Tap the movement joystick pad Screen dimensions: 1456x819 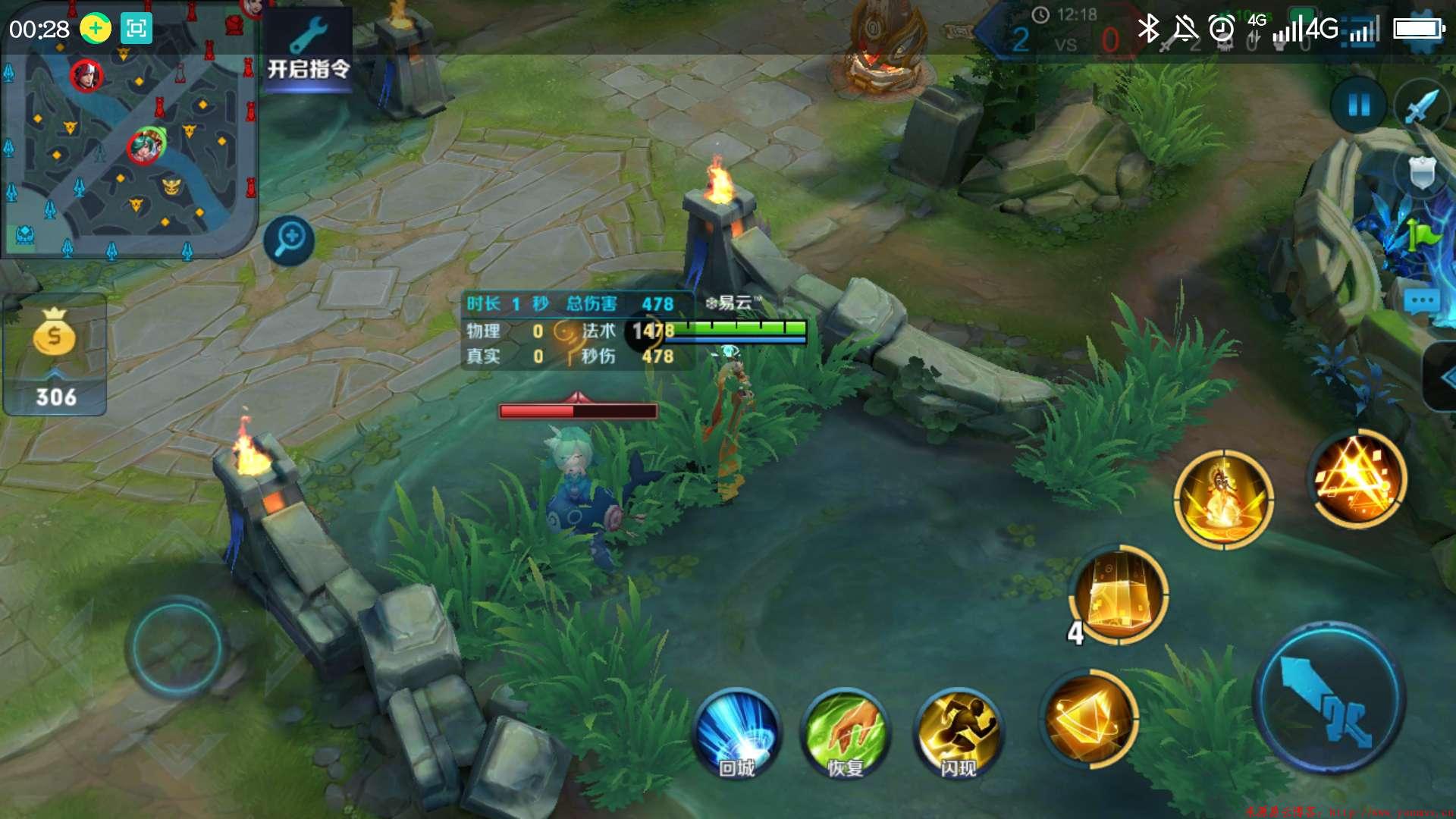tap(176, 646)
